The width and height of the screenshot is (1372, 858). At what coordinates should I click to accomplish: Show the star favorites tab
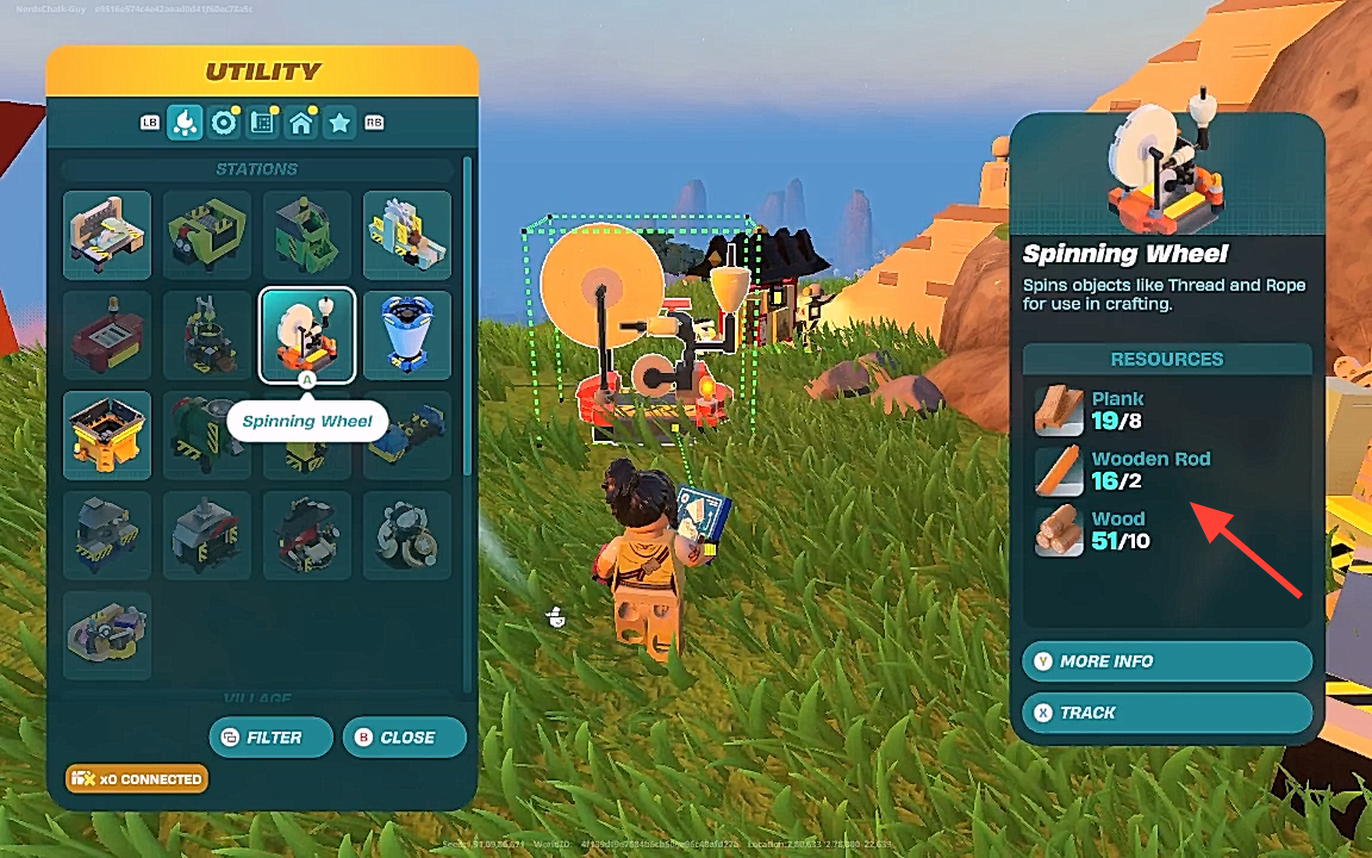pos(340,123)
